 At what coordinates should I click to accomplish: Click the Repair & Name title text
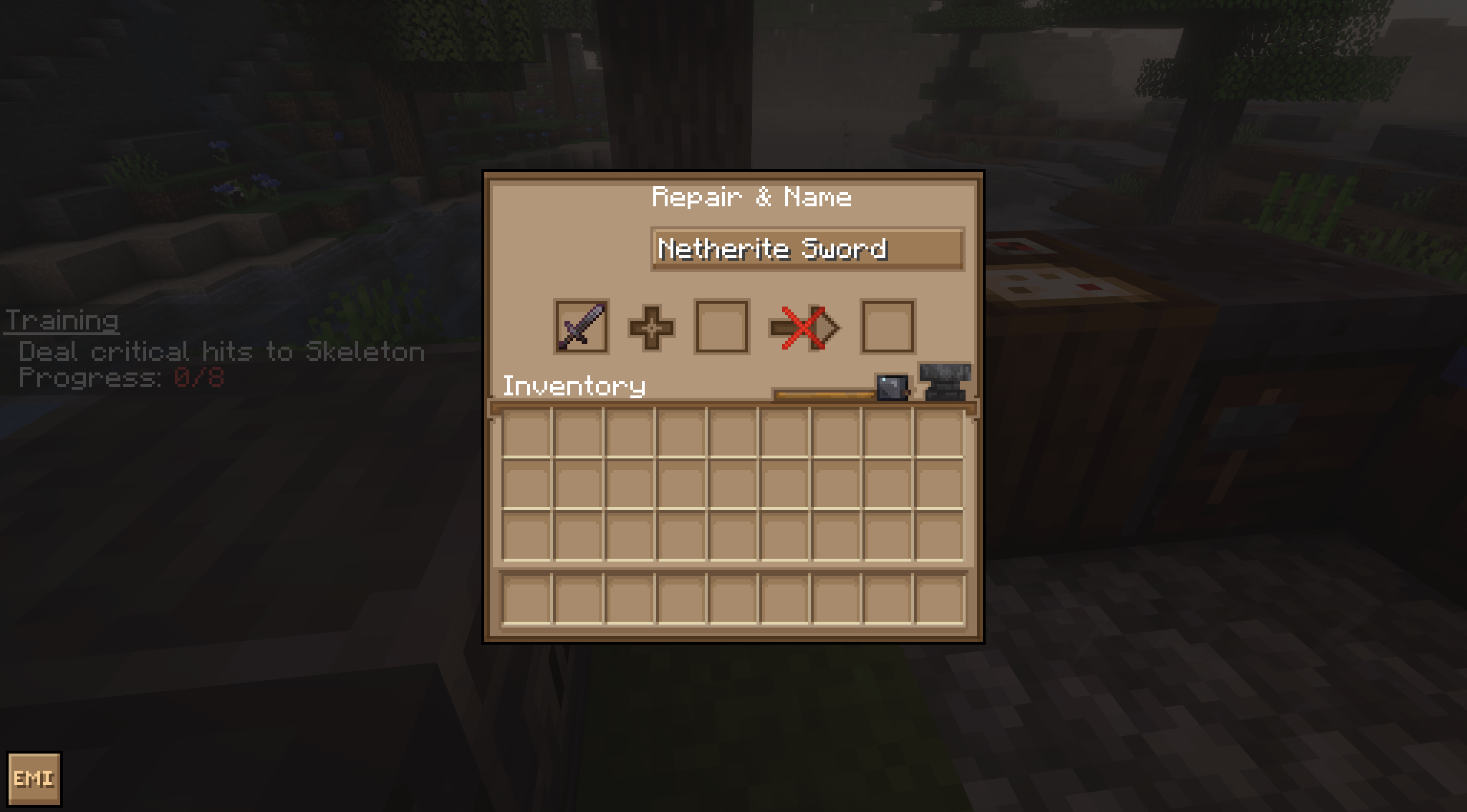(752, 197)
